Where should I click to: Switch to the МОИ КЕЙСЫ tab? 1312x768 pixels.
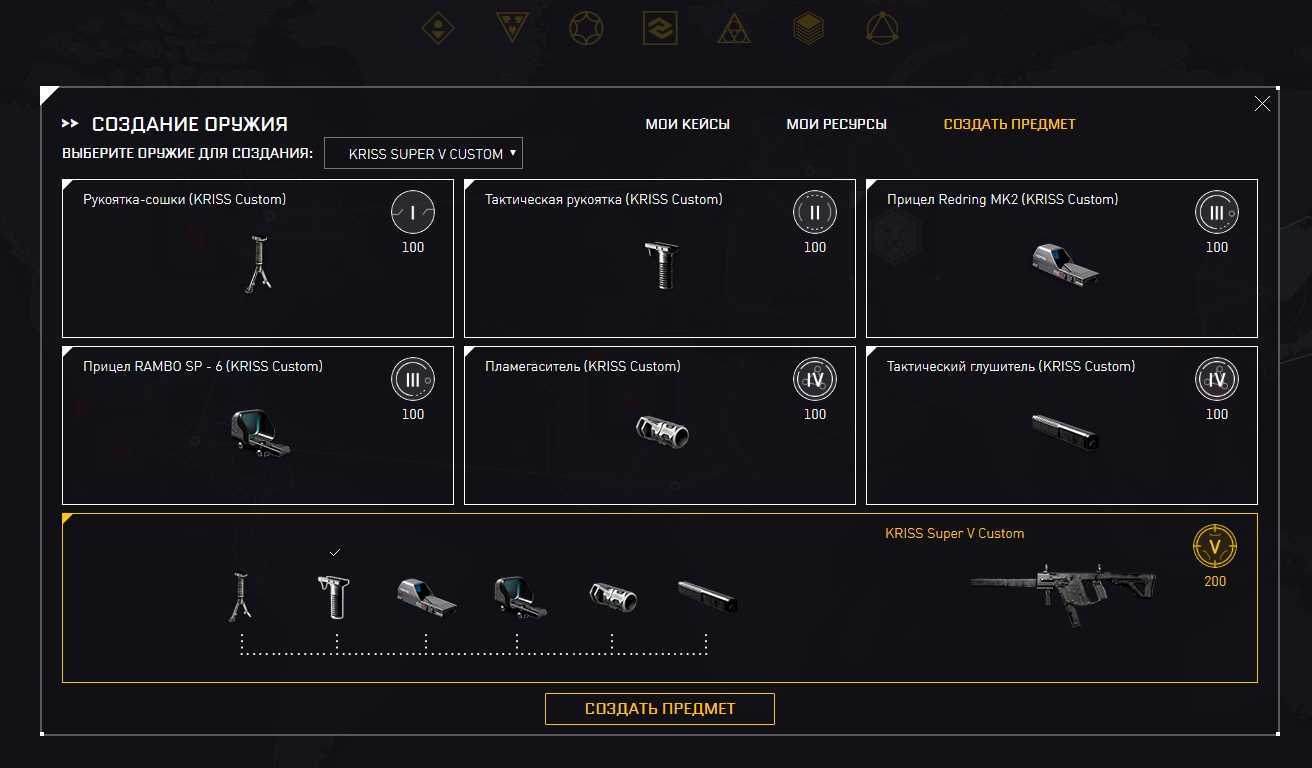point(687,124)
